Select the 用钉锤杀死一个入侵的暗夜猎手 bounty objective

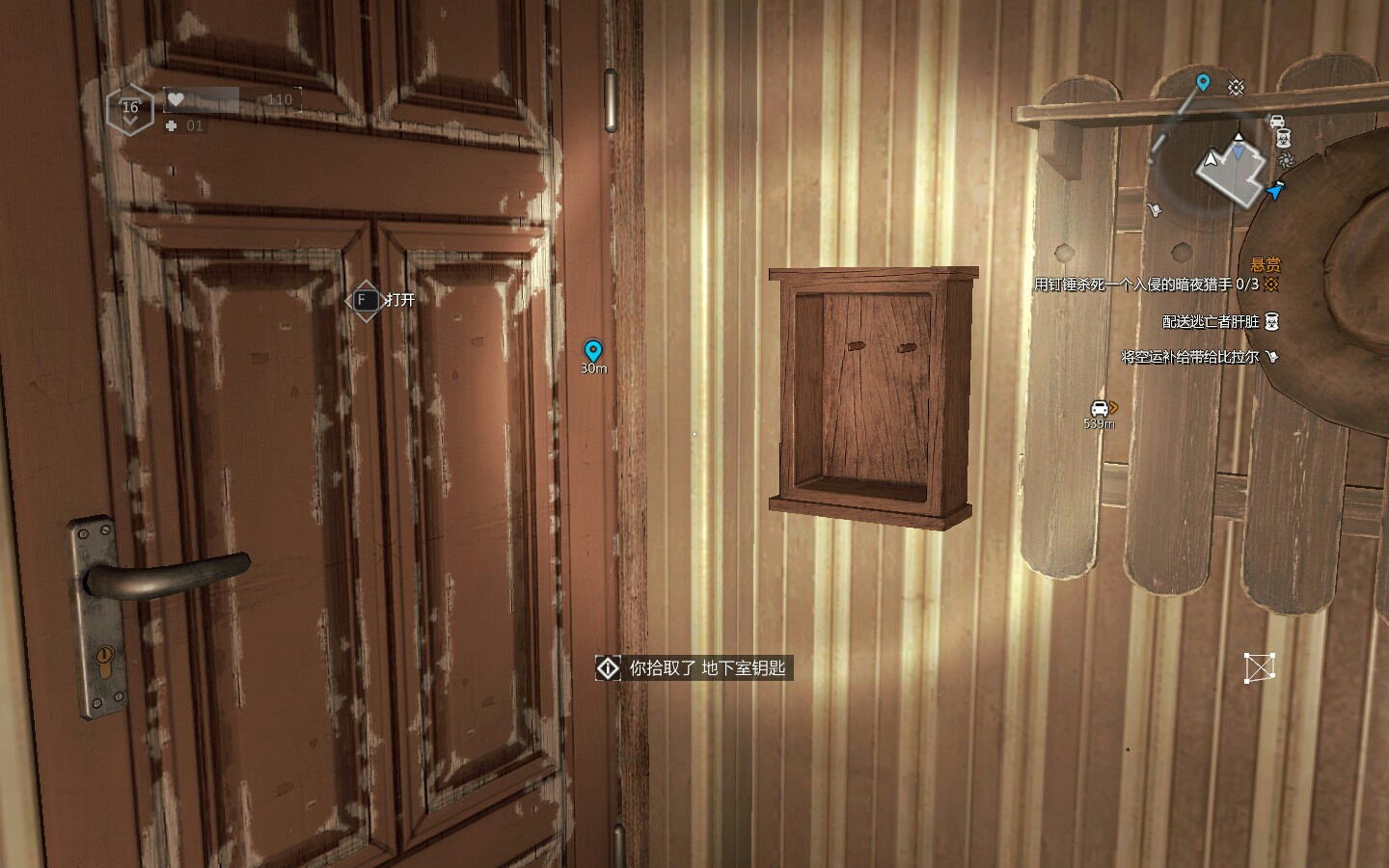[1146, 285]
